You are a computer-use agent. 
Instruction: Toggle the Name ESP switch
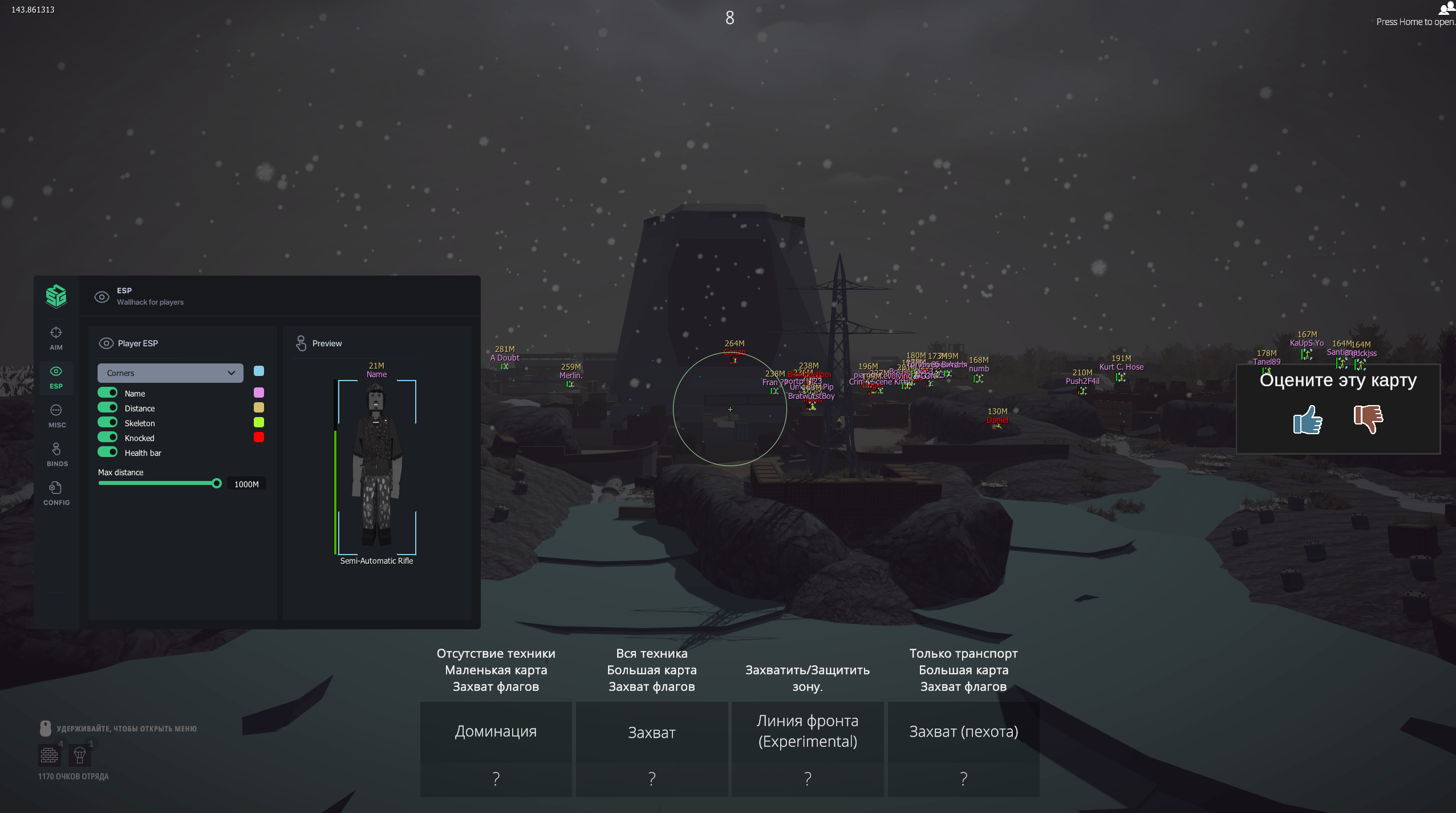(x=107, y=393)
